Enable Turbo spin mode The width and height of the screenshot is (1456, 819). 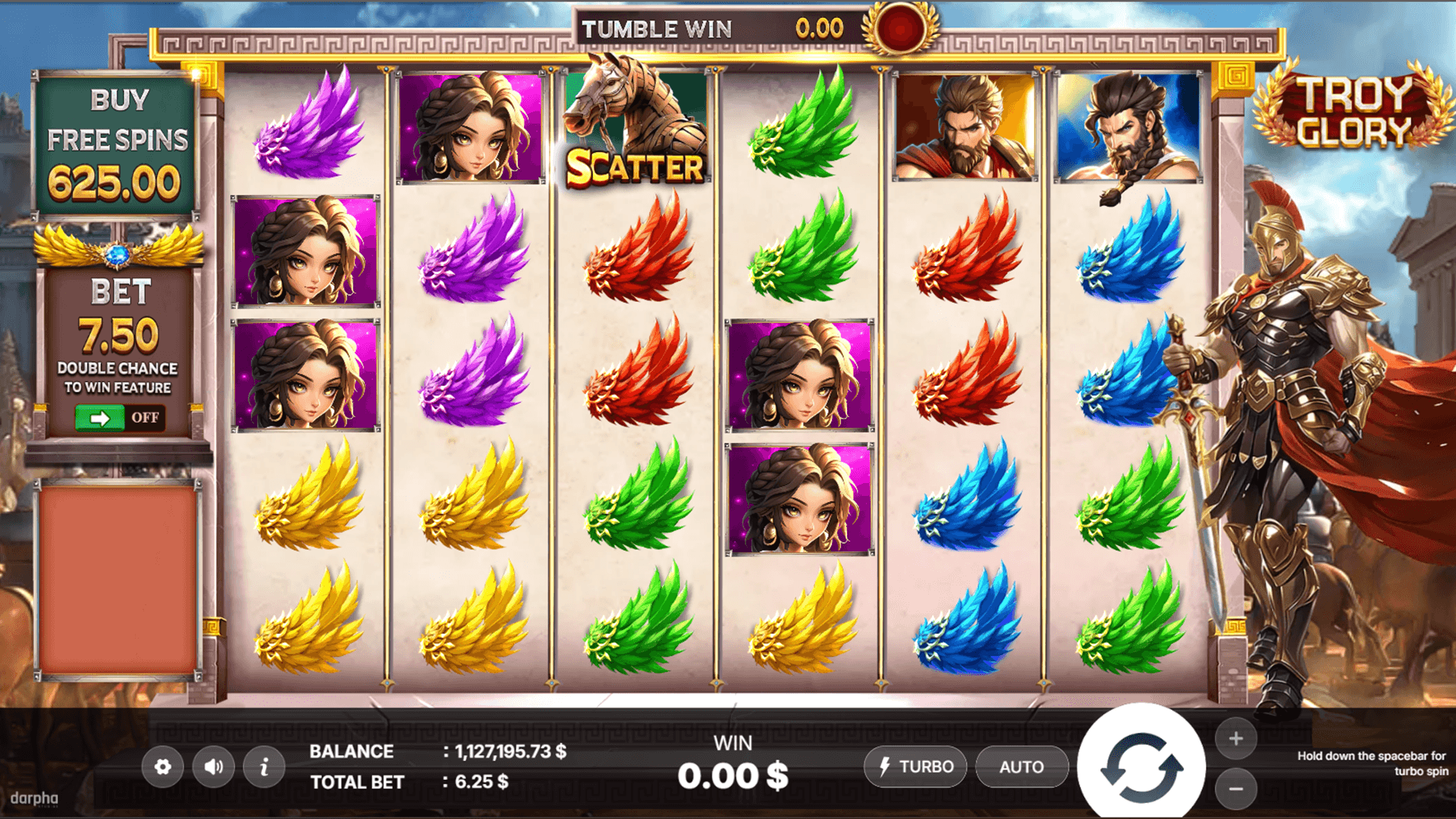click(915, 767)
